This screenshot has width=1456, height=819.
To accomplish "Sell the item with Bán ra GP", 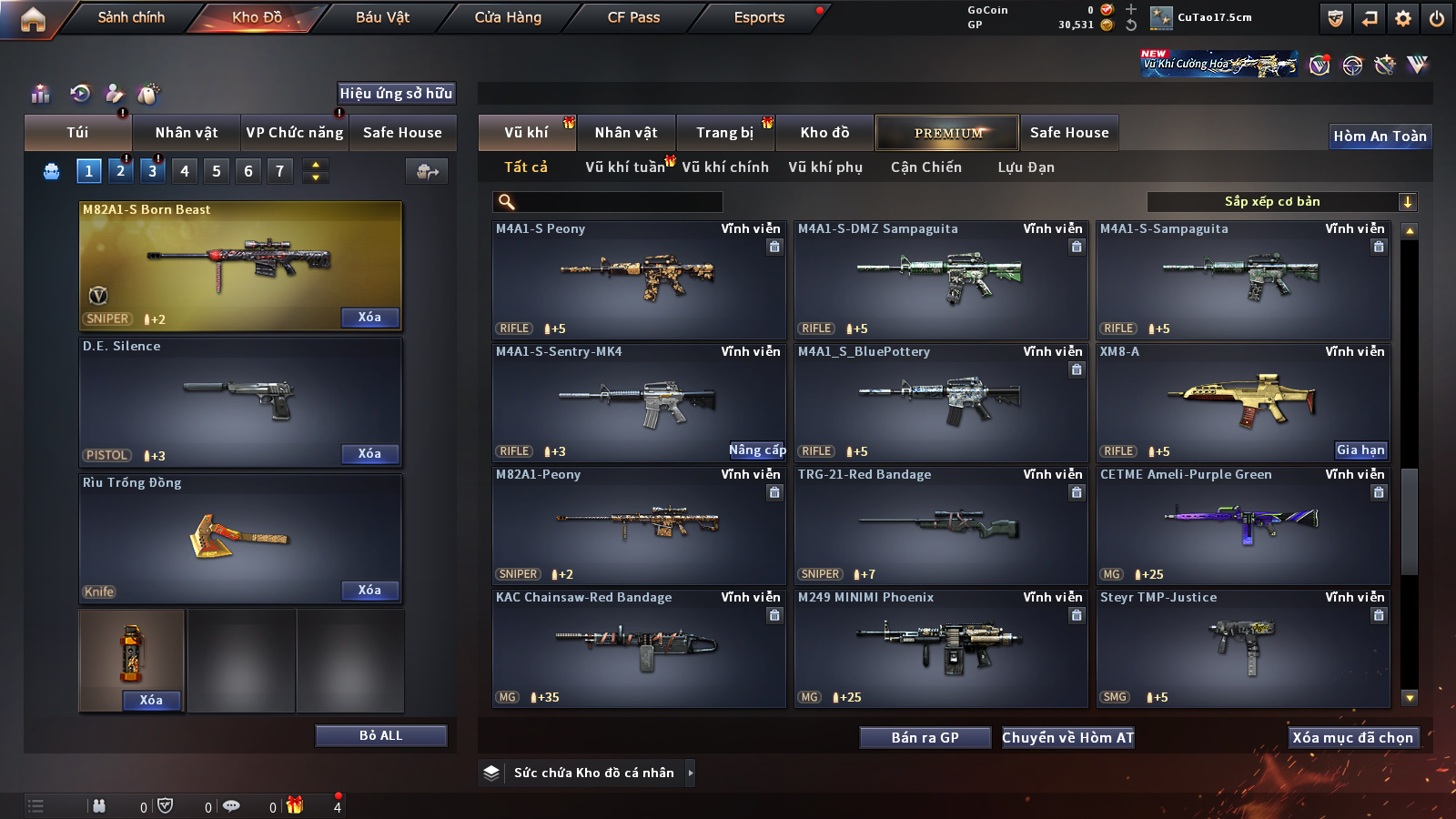I will coord(925,738).
